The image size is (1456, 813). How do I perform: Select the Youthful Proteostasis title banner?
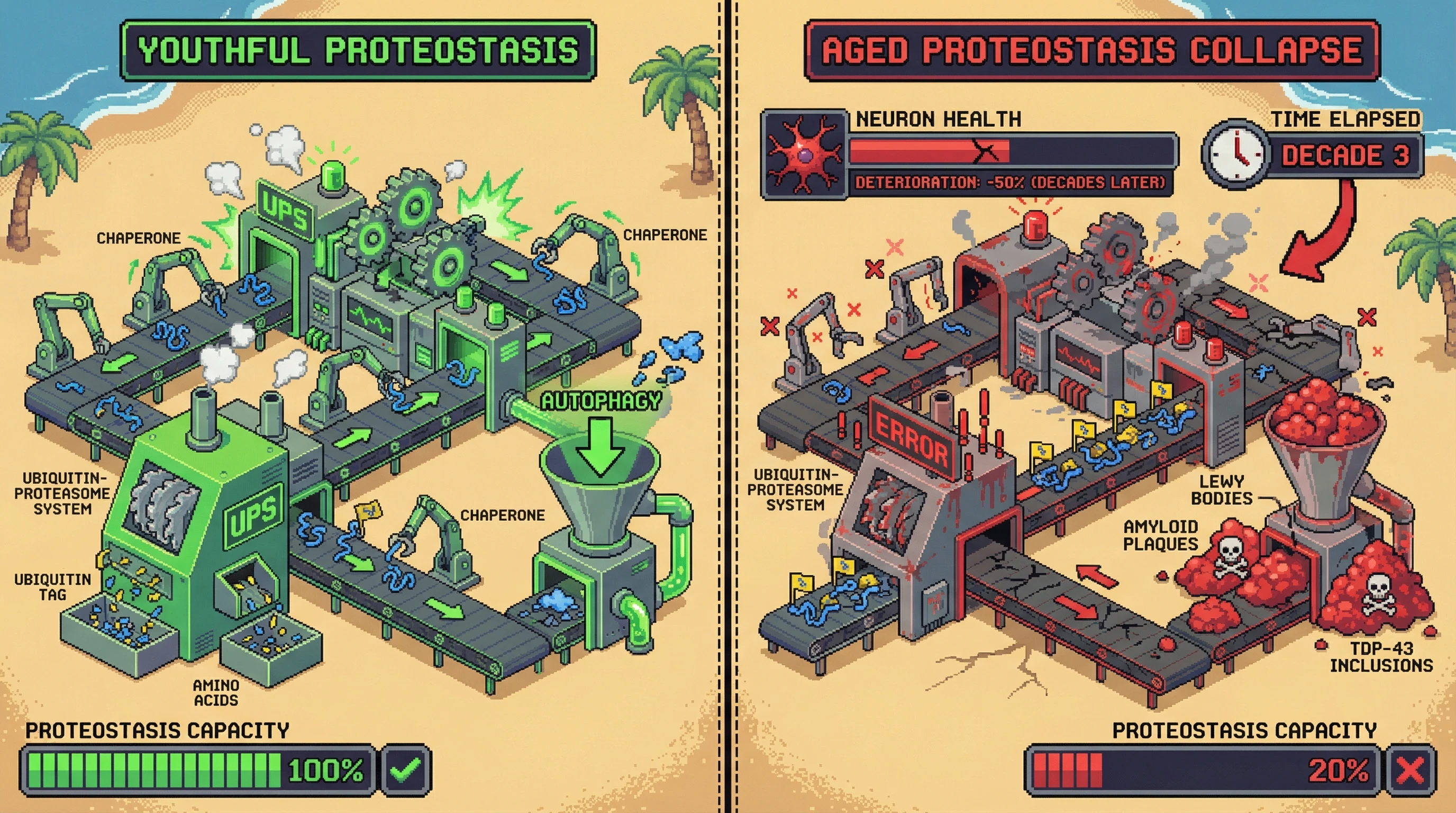358,51
